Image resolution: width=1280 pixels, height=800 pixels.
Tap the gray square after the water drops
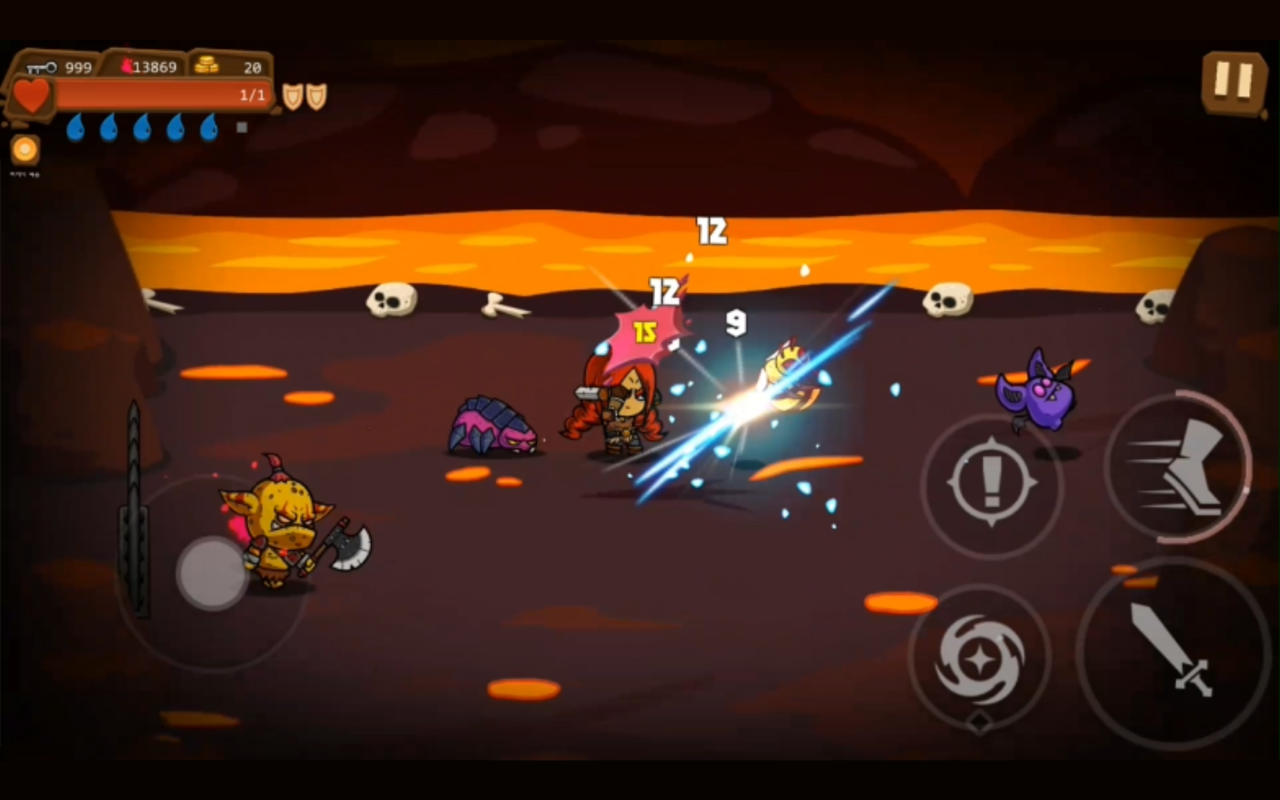click(x=239, y=127)
